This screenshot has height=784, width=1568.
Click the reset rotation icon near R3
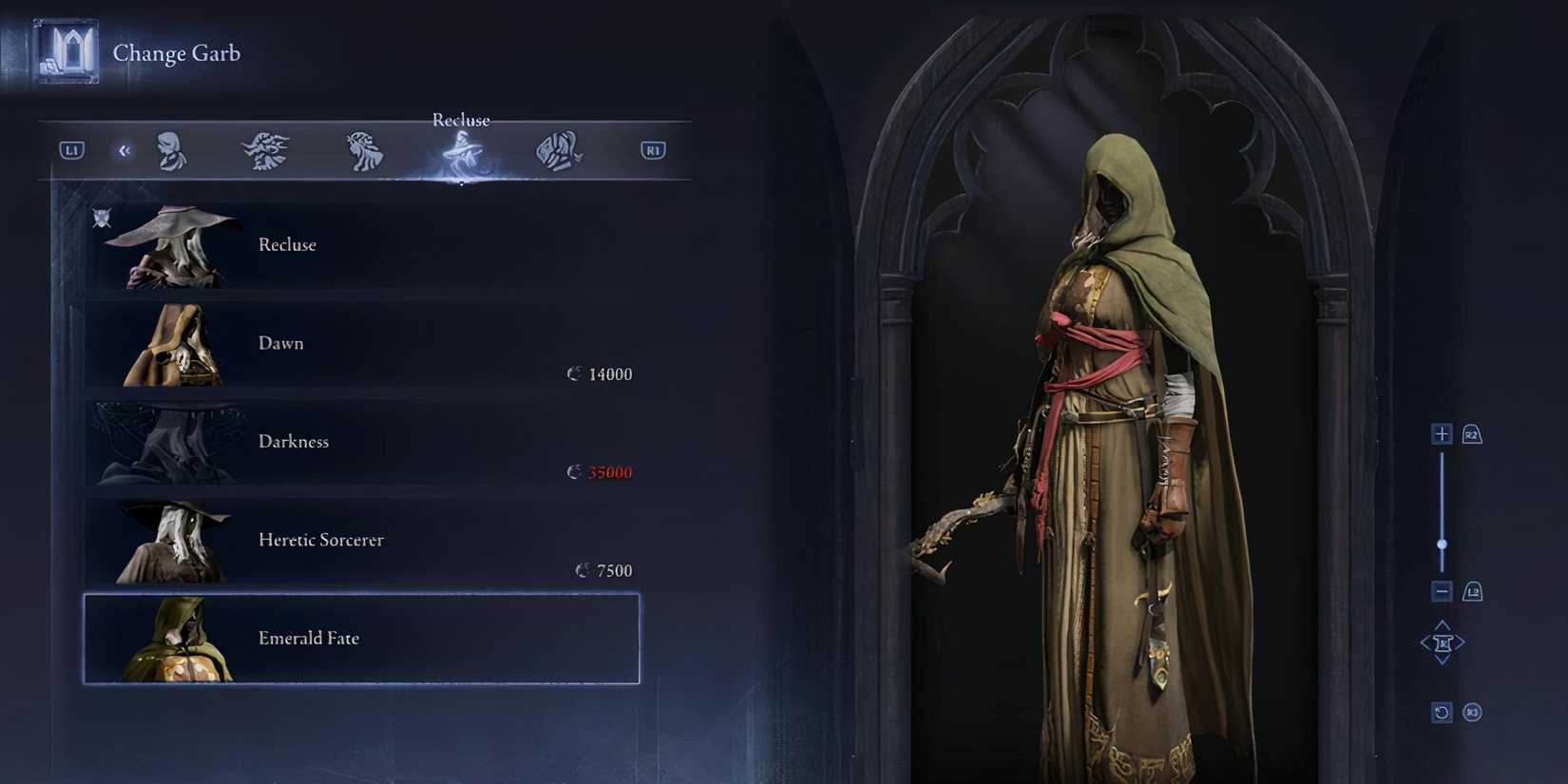click(x=1441, y=712)
